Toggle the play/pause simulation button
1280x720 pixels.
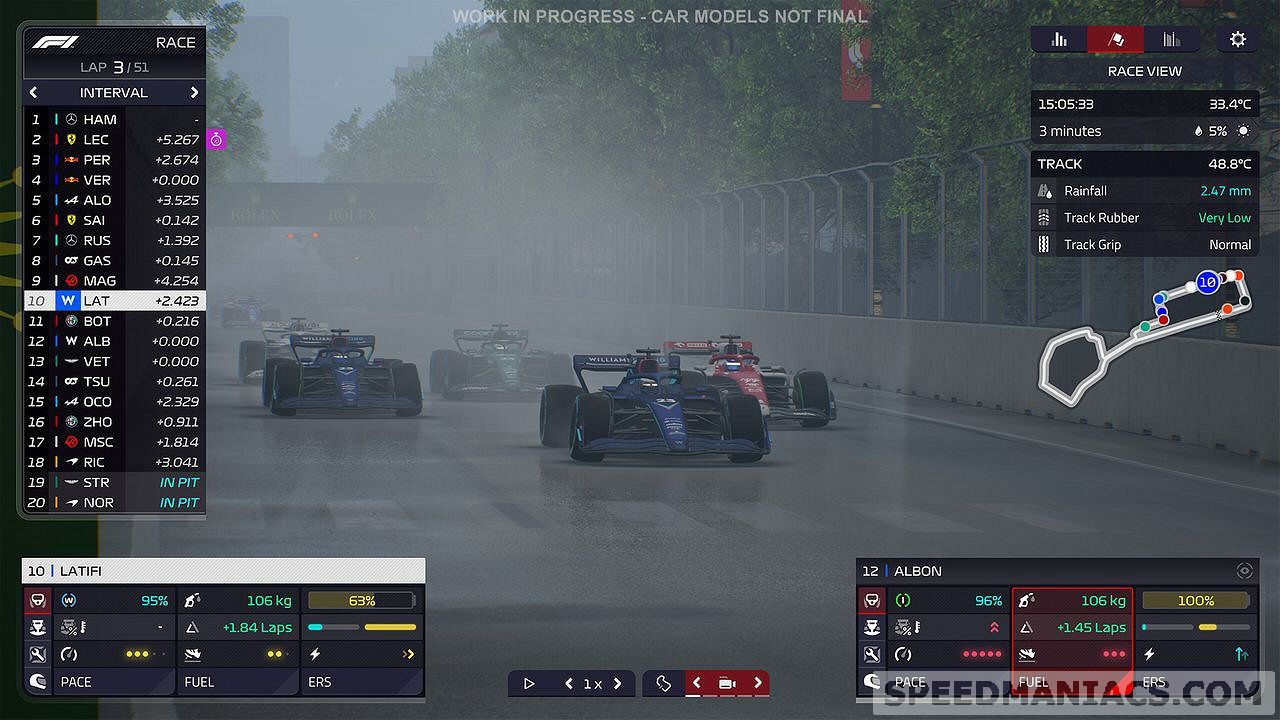(x=529, y=684)
